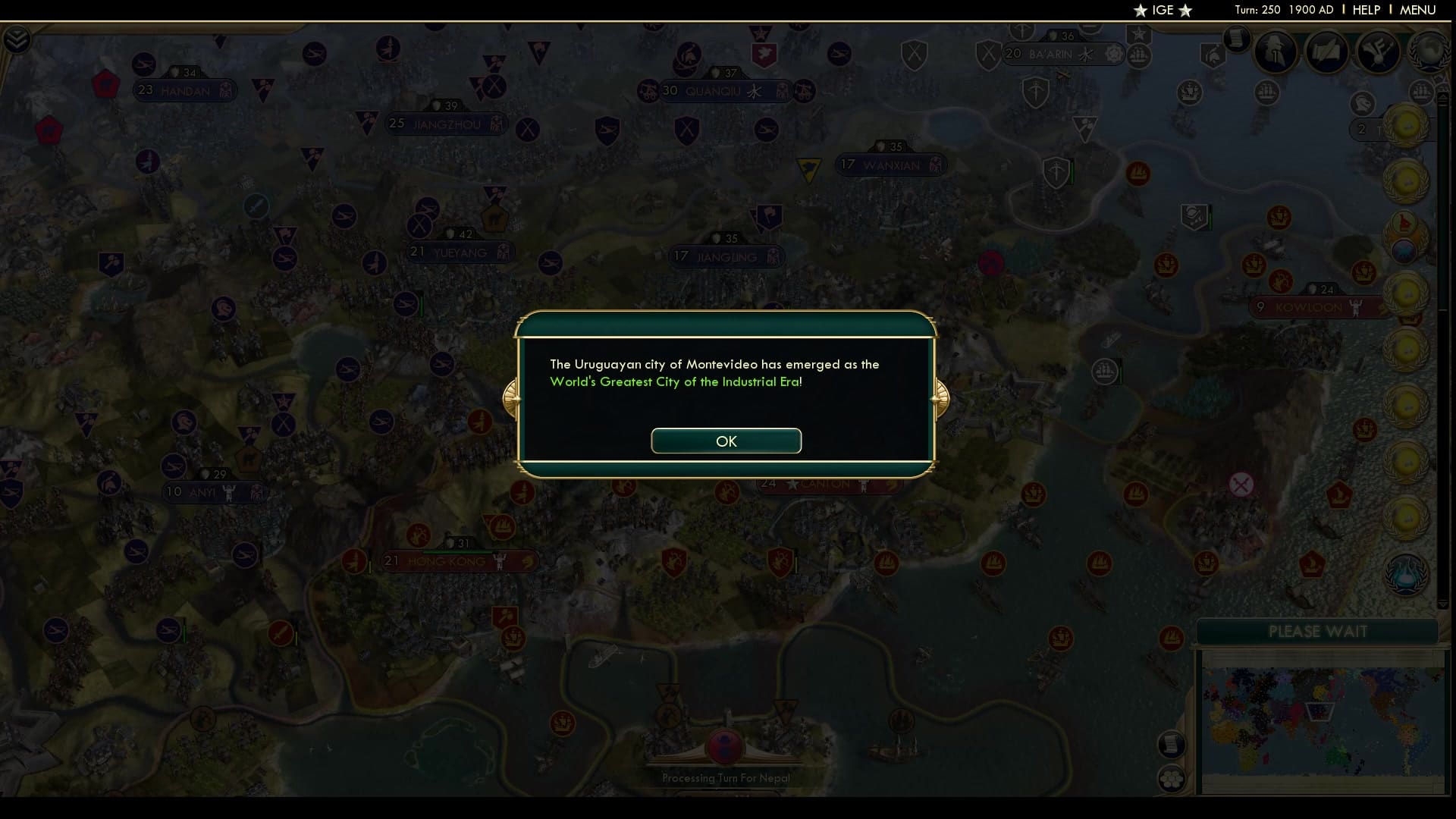Open the Espionage overview spy icon
Viewport: 1456px width, 819px height.
pos(1276,52)
